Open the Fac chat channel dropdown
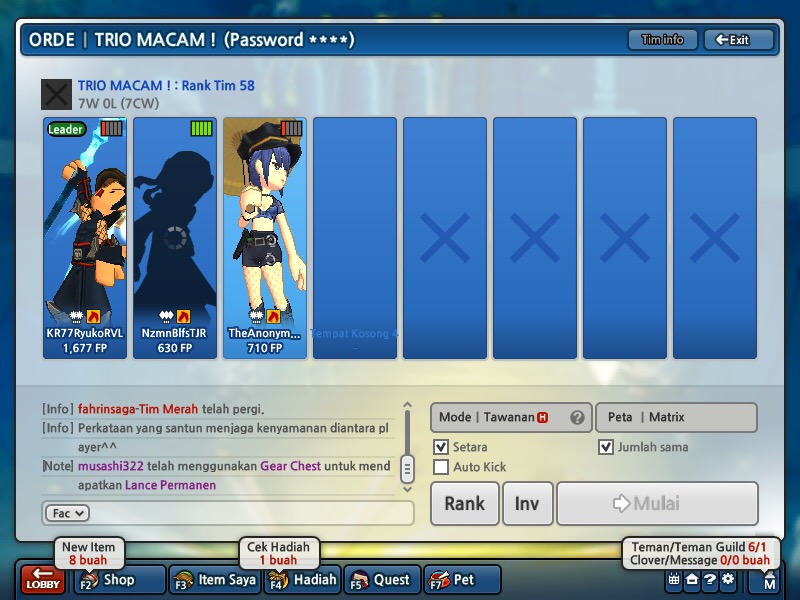Screen dimensions: 800x600 [66, 513]
